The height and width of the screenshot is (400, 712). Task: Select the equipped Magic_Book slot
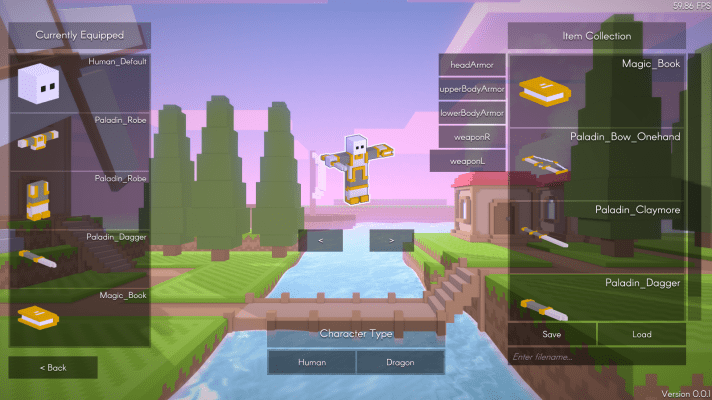tap(80, 317)
